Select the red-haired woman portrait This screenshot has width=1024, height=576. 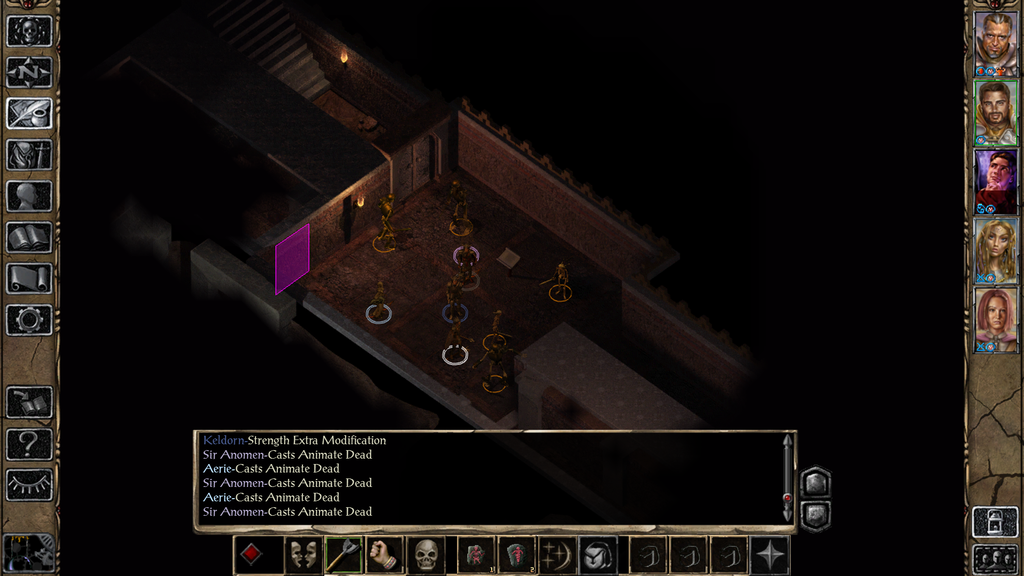pos(996,319)
